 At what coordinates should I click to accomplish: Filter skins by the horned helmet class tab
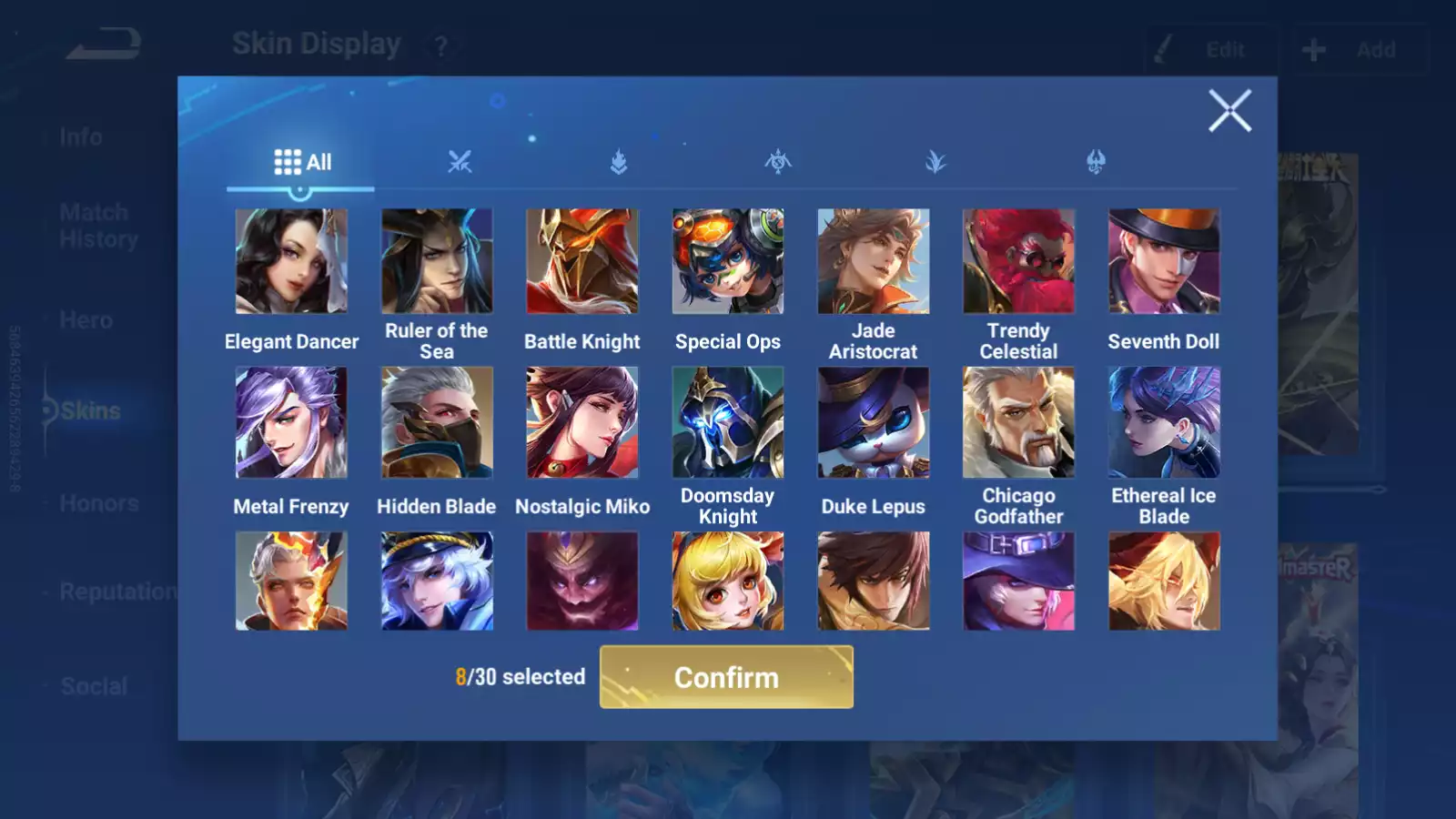click(1096, 163)
